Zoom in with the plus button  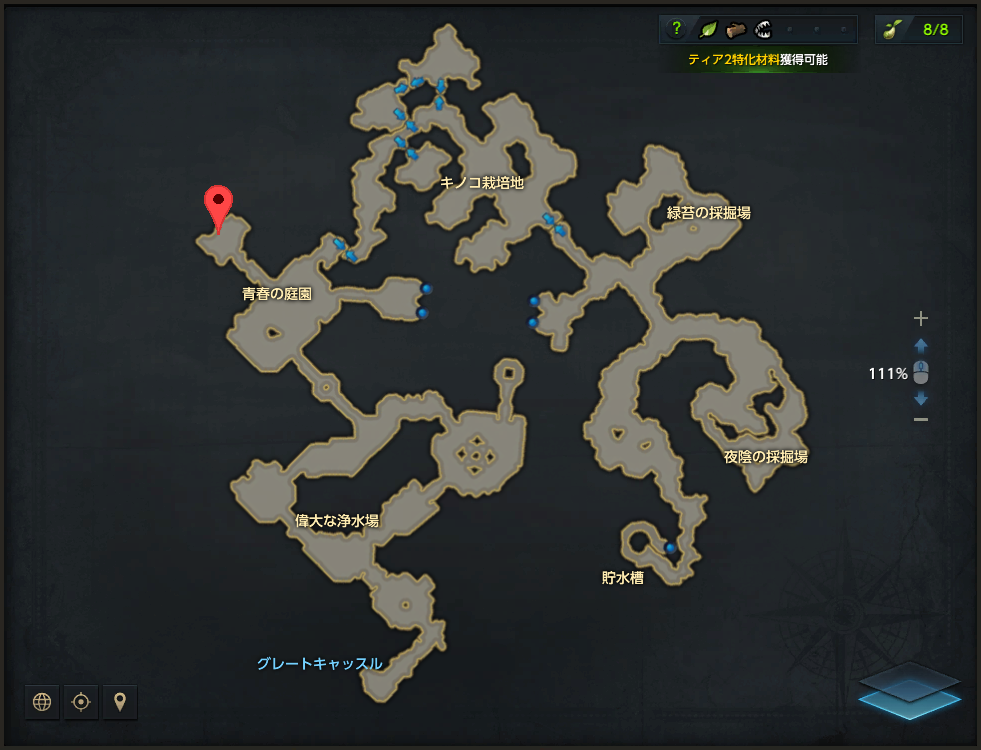921,319
